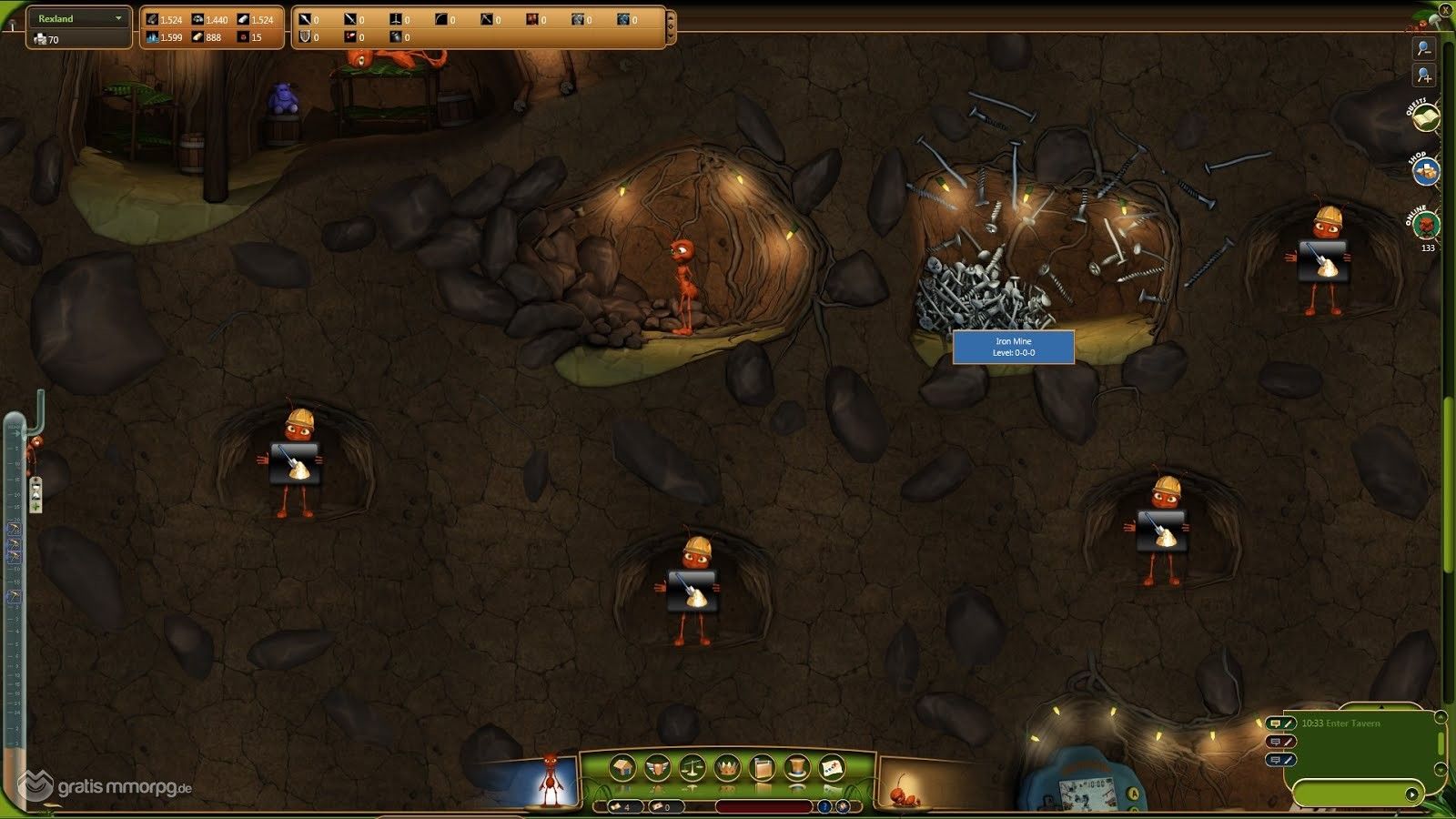Select the winged shield icon

click(657, 769)
